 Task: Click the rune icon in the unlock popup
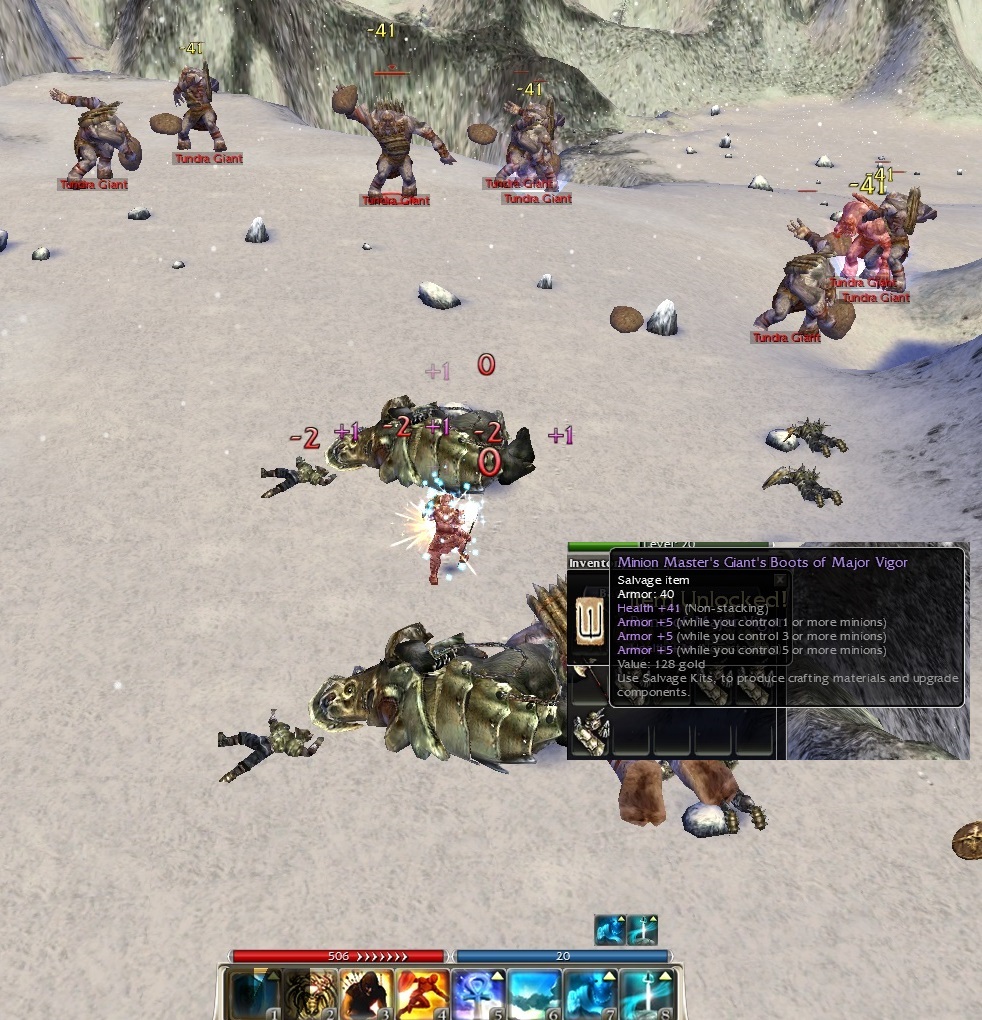[x=590, y=620]
